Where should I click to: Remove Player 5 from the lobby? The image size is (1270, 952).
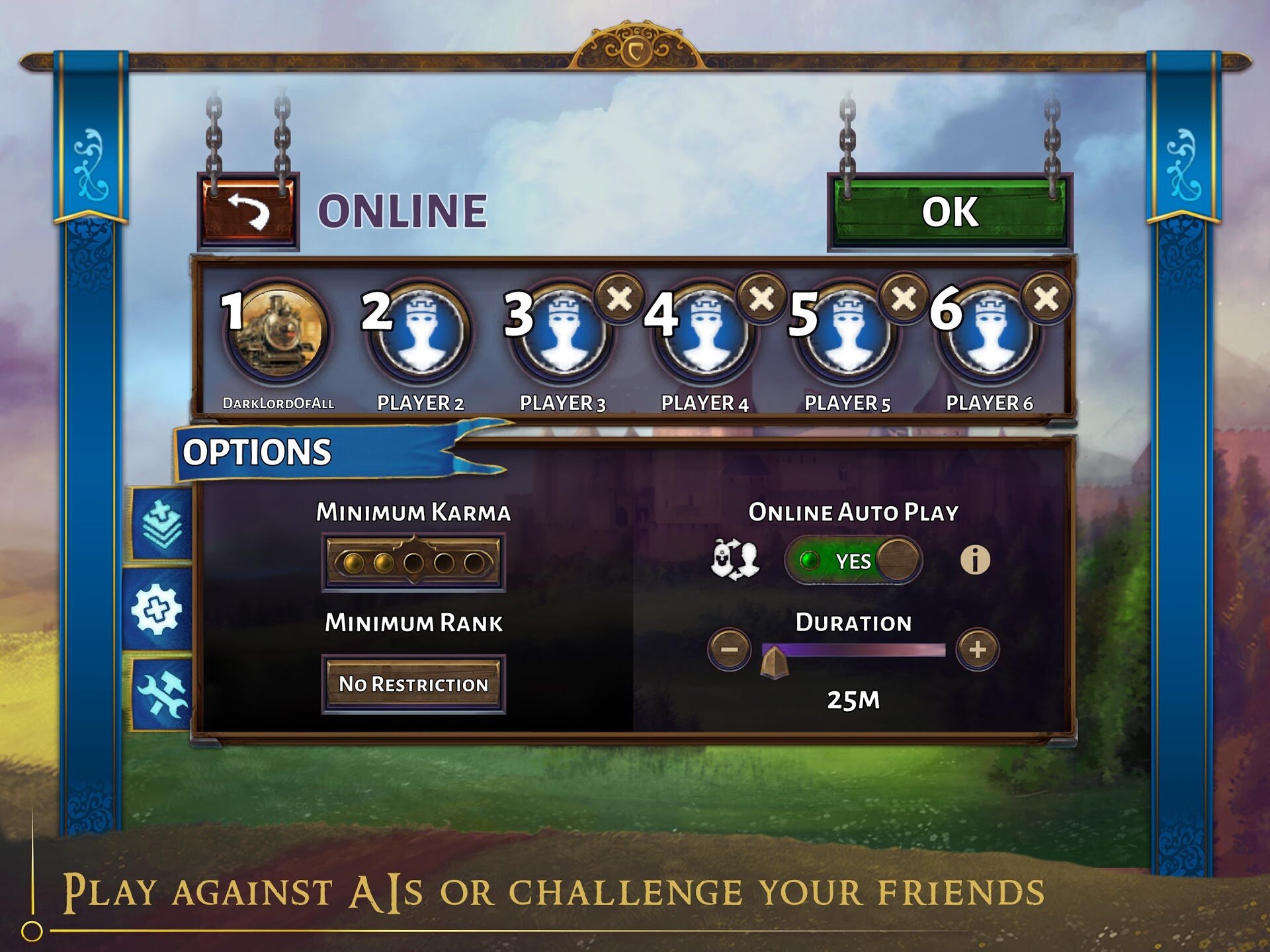pyautogui.click(x=904, y=298)
